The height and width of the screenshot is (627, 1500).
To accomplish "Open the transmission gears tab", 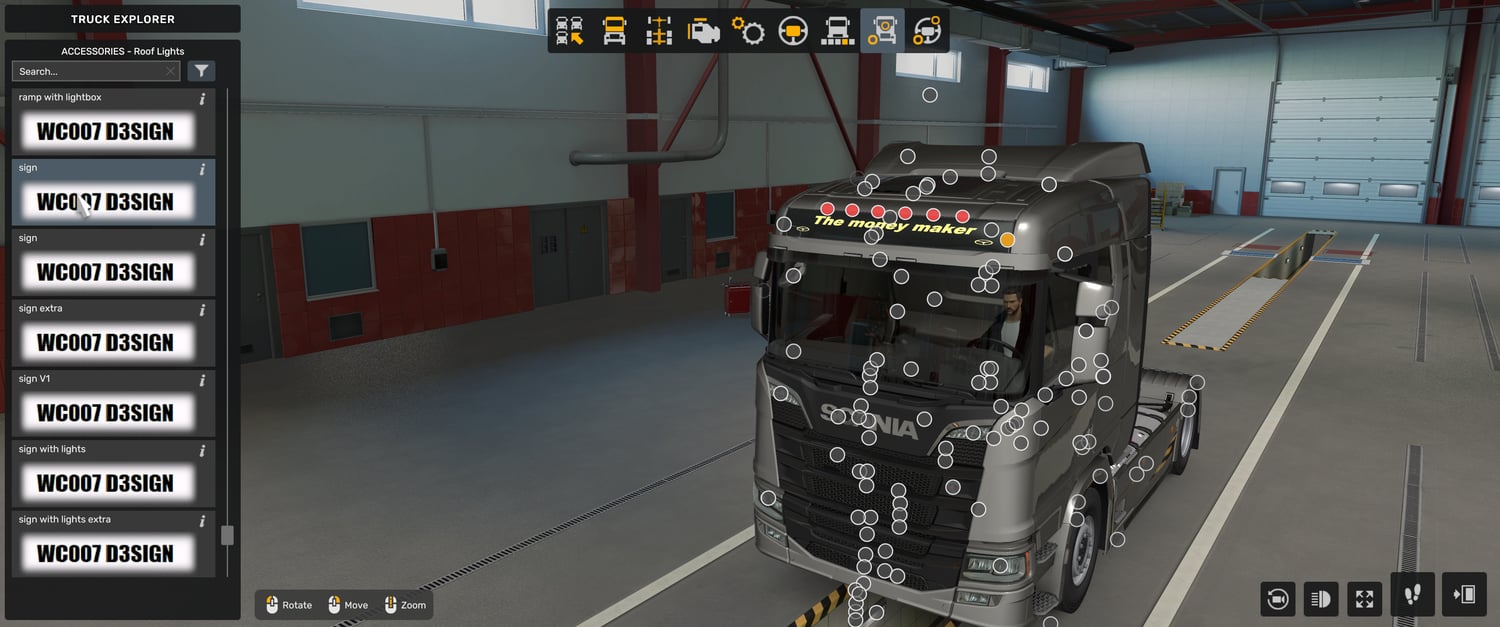I will 748,31.
